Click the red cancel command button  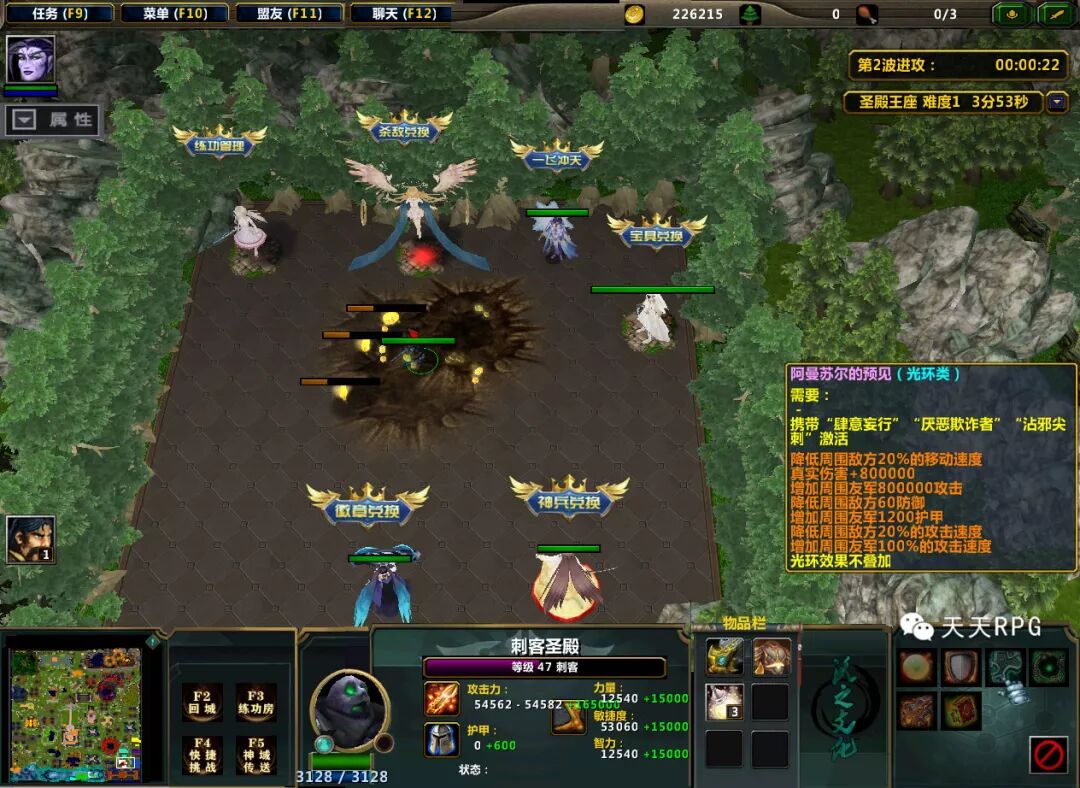[1048, 754]
